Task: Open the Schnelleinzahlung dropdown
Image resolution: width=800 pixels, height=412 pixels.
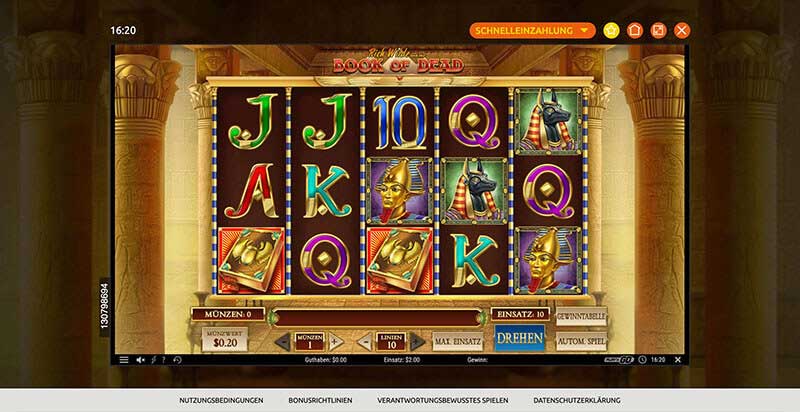Action: click(x=533, y=30)
